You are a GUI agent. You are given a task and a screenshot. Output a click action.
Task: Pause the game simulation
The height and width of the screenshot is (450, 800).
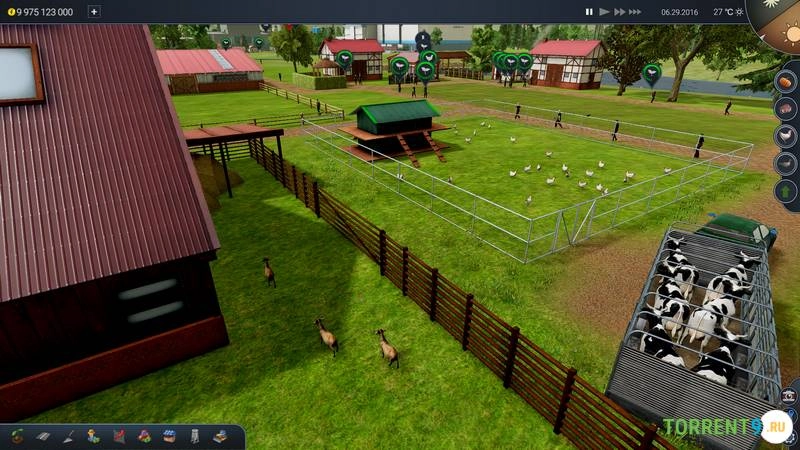589,12
